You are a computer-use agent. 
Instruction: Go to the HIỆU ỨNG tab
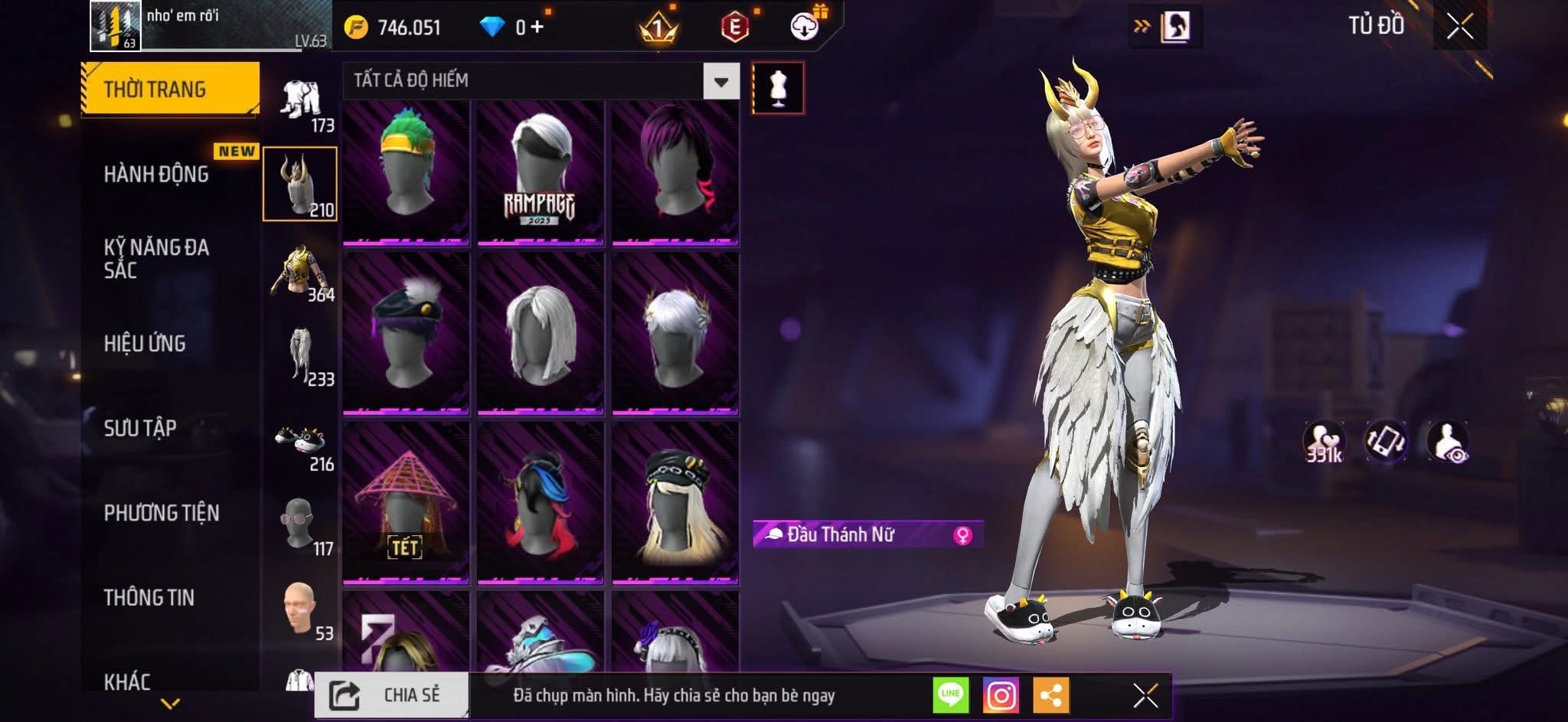click(145, 343)
